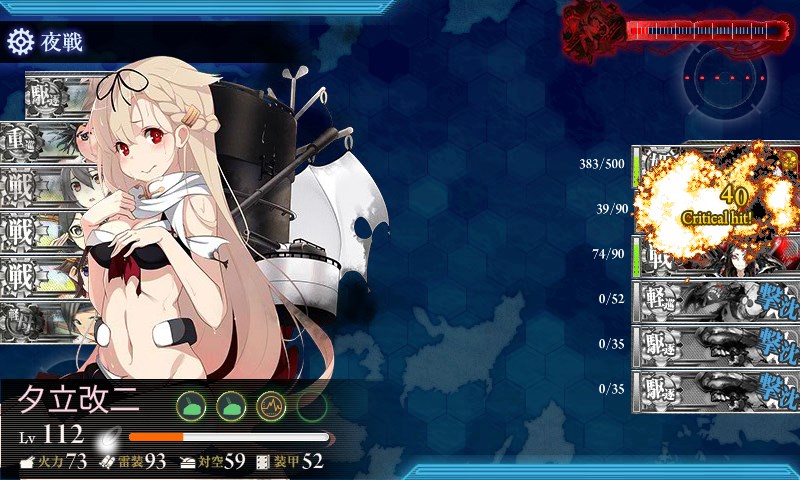Click the empty fourth equipment slot

(x=312, y=405)
